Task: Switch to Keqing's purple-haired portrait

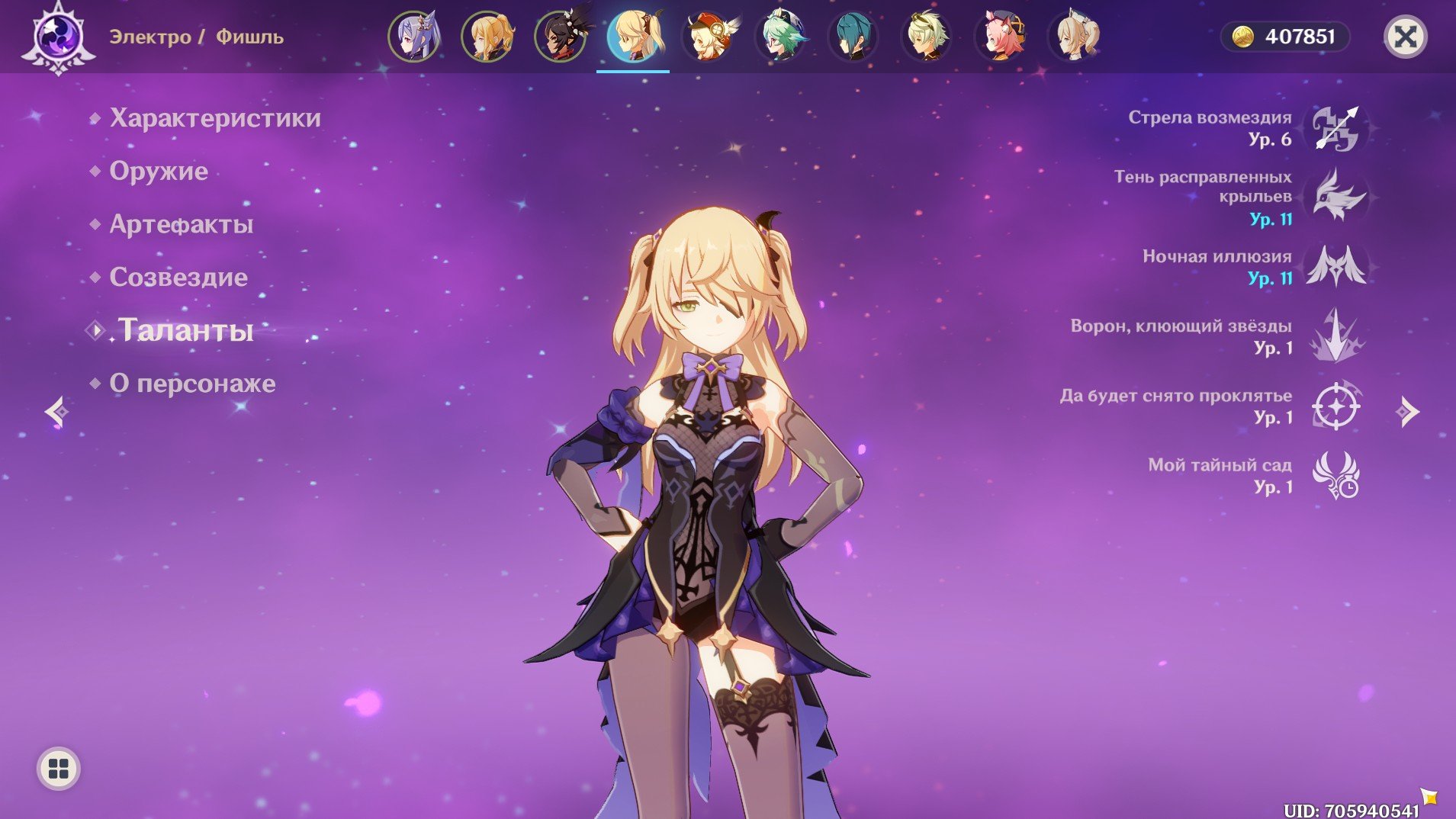Action: [x=414, y=37]
